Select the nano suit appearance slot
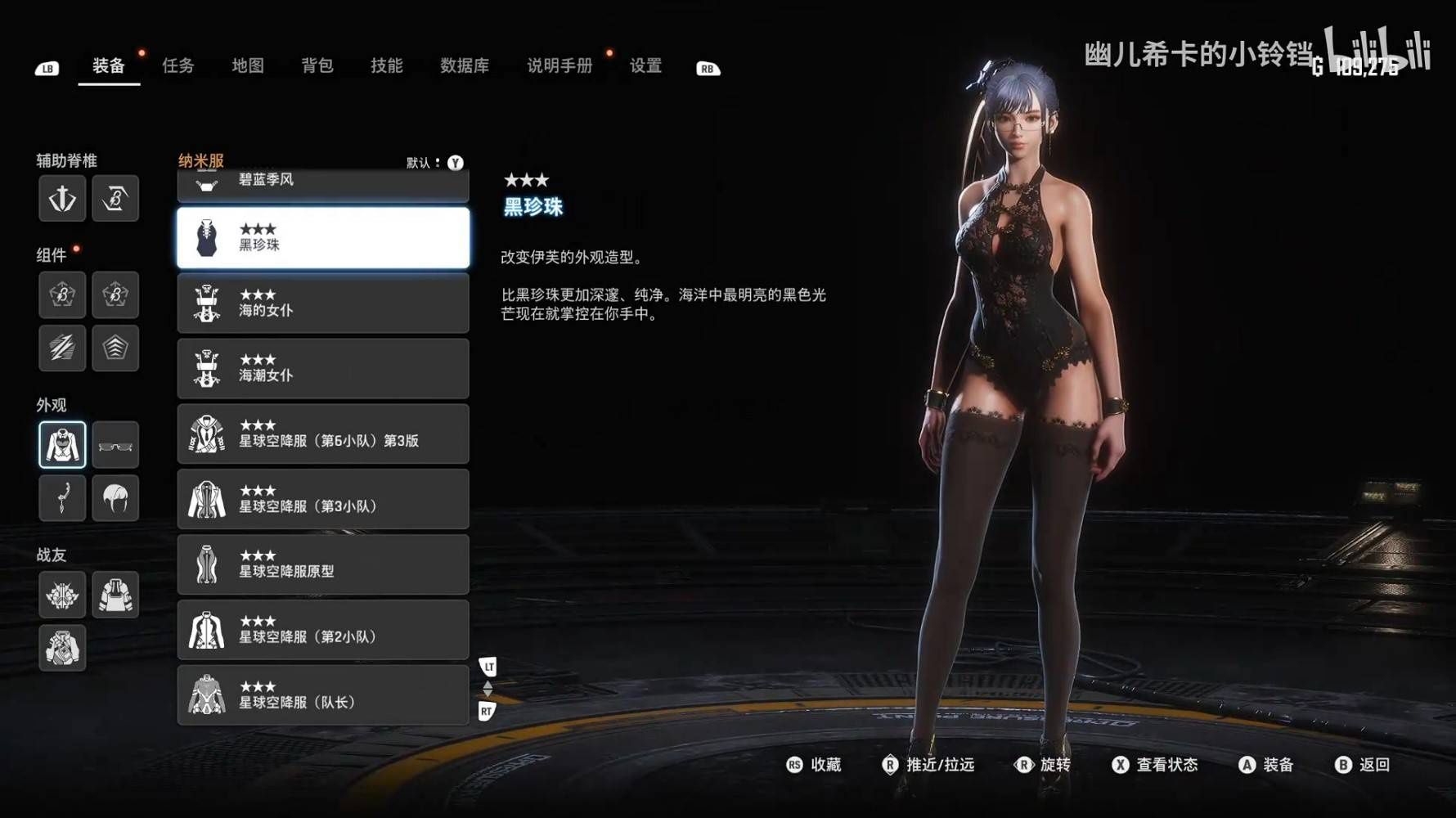Screen dimensions: 1456x818 [x=62, y=446]
